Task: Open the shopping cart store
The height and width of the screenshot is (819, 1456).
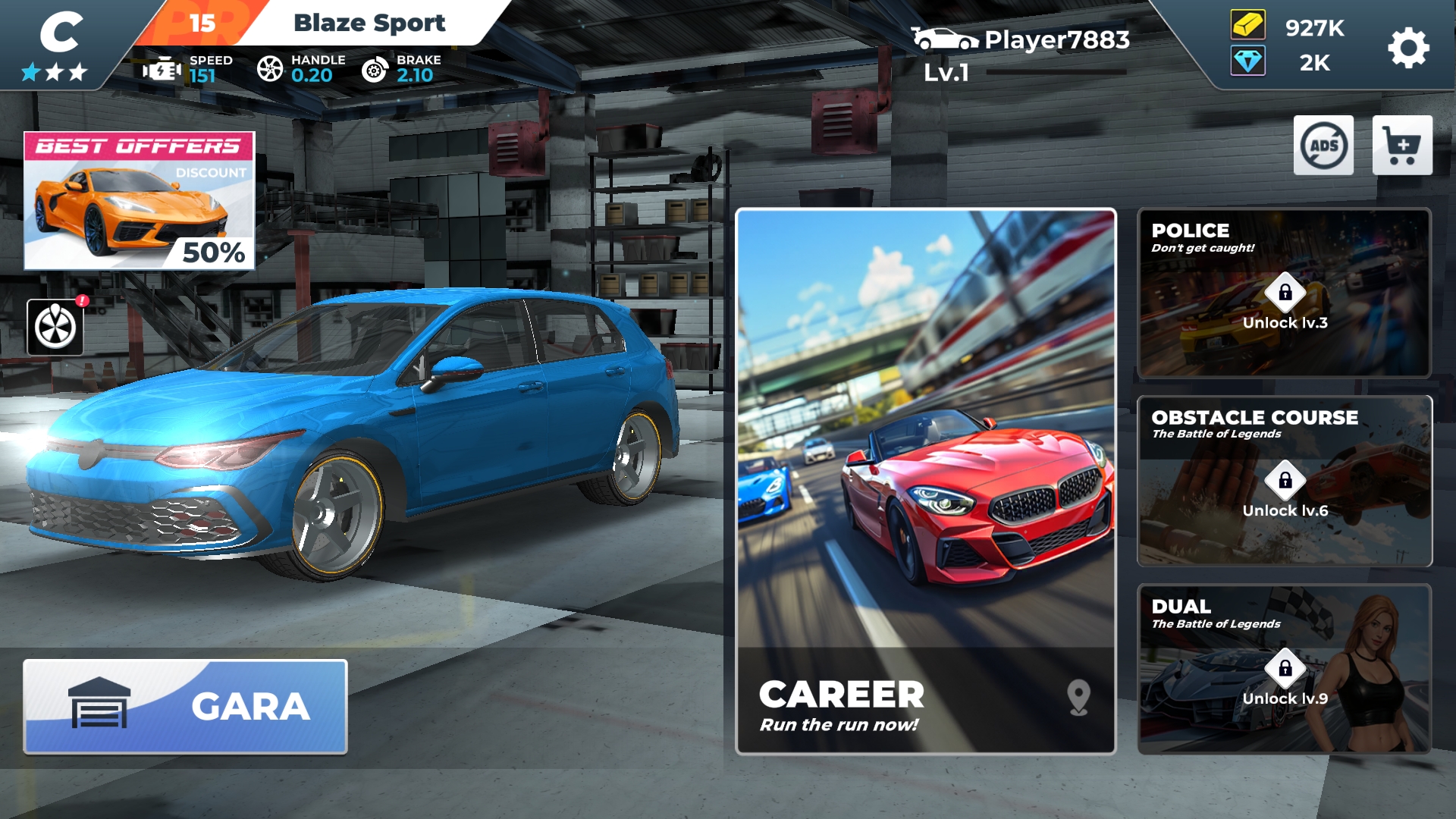Action: [x=1401, y=146]
